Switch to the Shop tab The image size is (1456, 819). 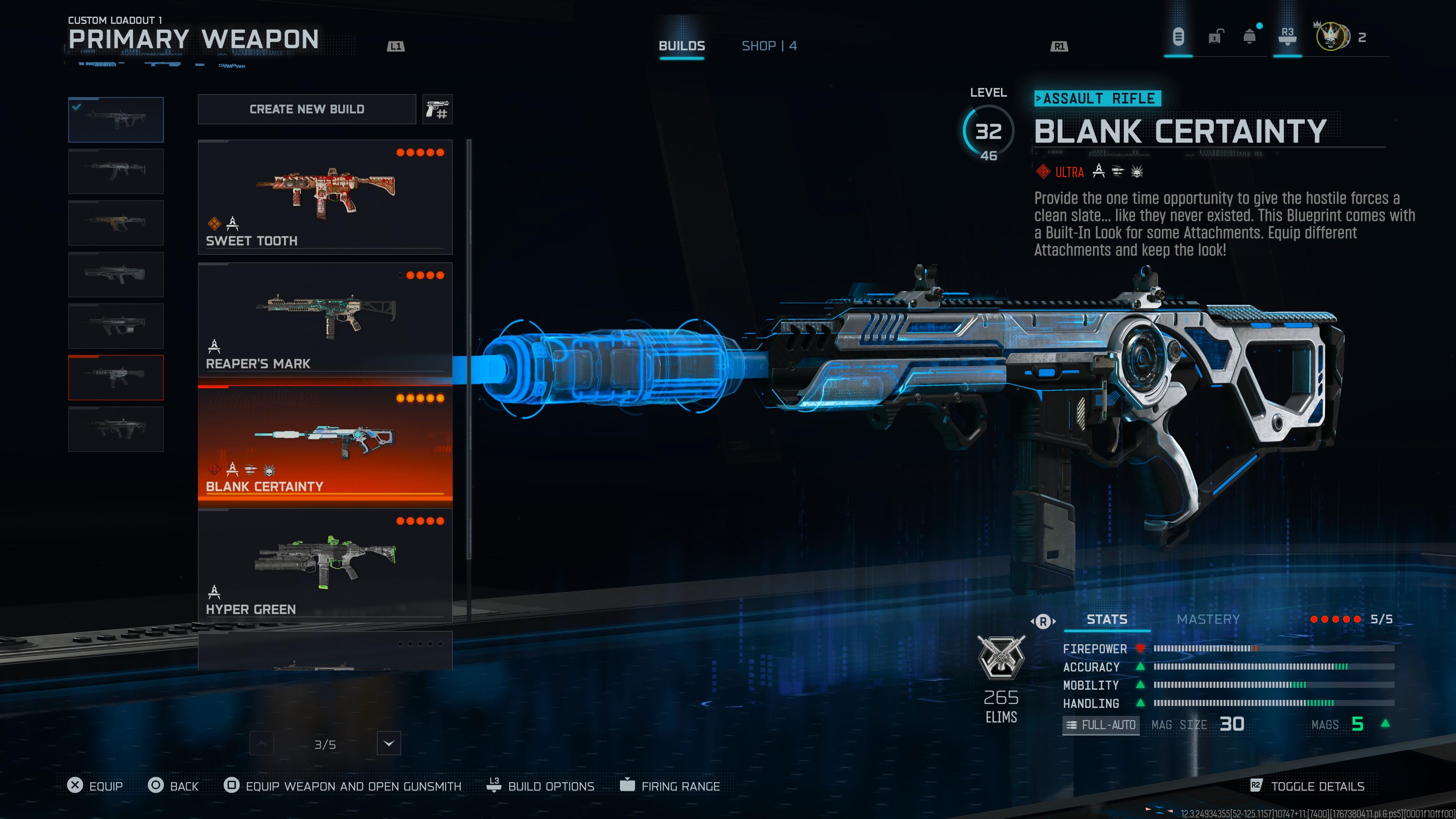pos(769,46)
